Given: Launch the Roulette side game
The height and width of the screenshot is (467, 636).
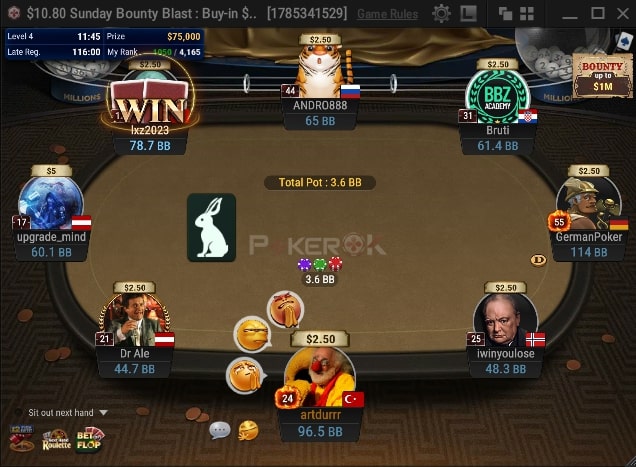Looking at the screenshot, I should point(56,439).
